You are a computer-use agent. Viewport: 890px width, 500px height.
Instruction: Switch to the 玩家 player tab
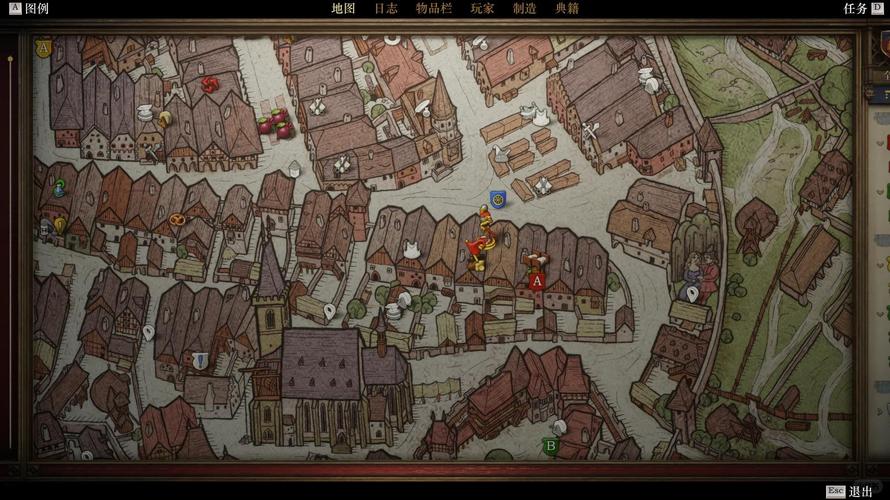483,8
